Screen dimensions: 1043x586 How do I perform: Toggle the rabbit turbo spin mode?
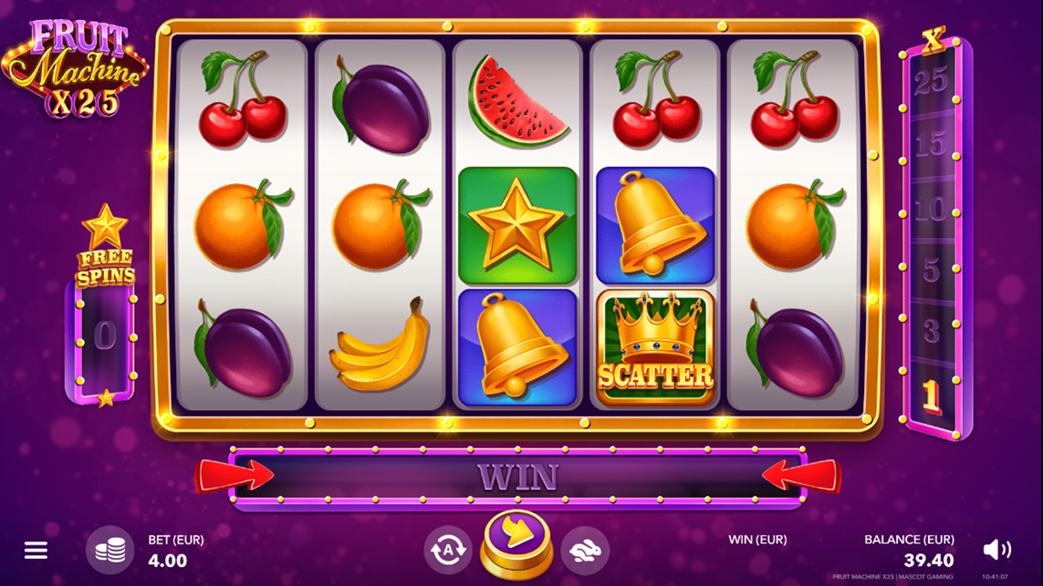(584, 549)
